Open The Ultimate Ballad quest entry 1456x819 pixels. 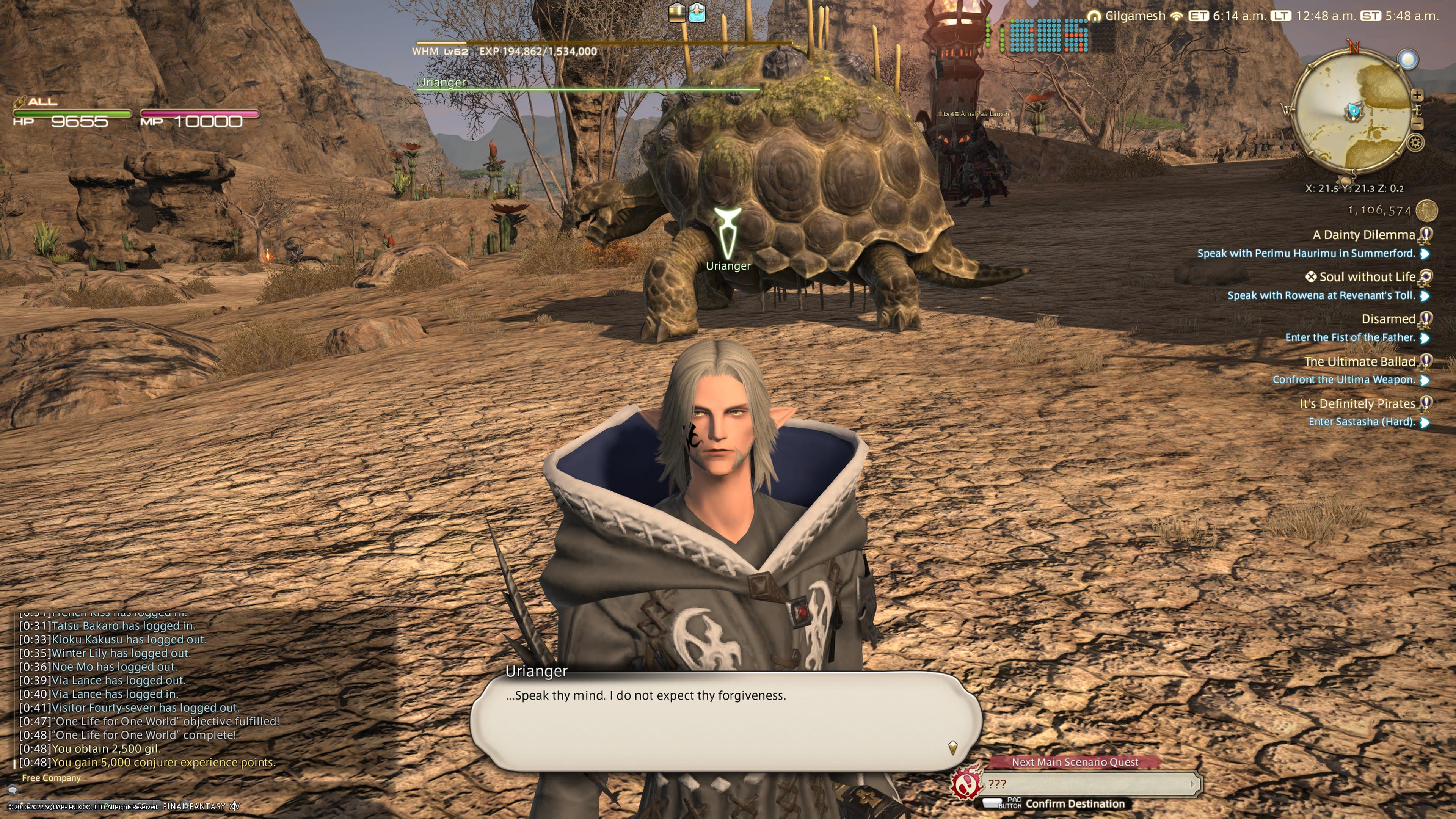(1359, 361)
